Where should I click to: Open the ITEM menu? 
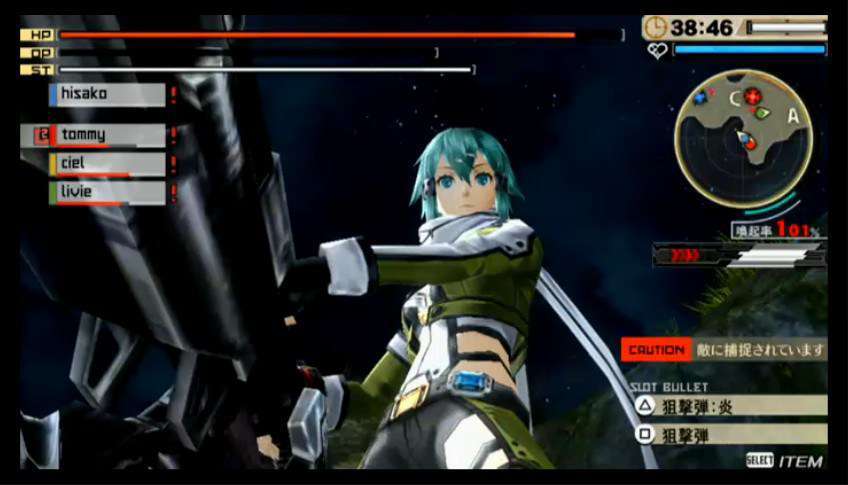[787, 461]
